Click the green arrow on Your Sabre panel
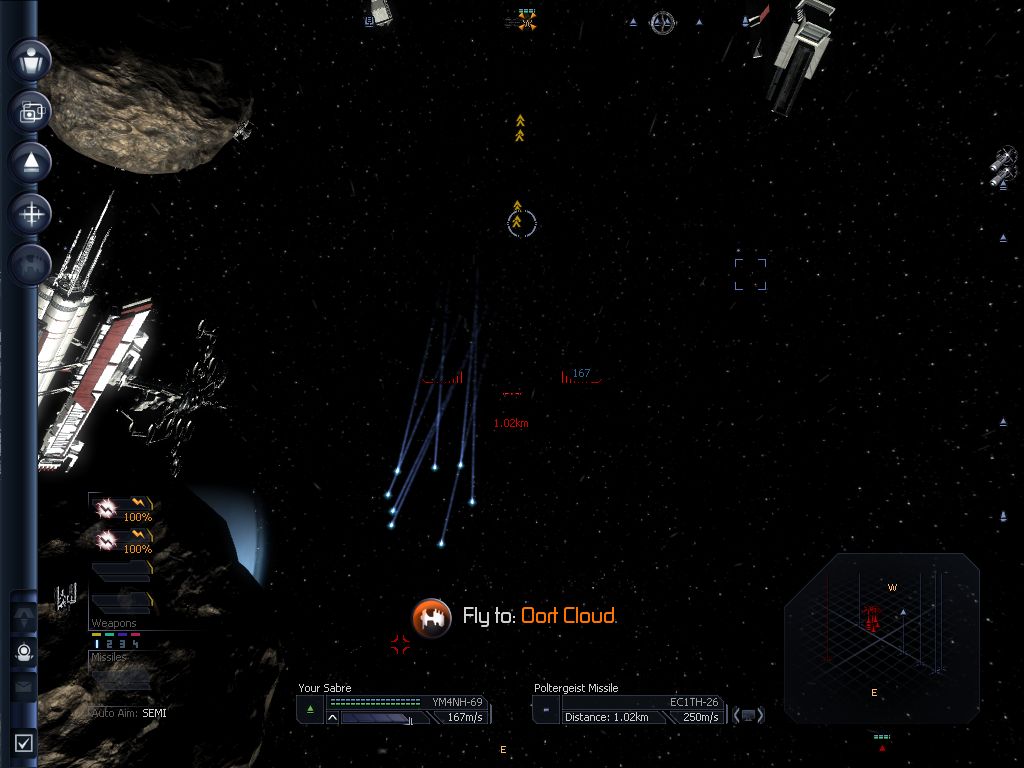The height and width of the screenshot is (768, 1024). 310,710
